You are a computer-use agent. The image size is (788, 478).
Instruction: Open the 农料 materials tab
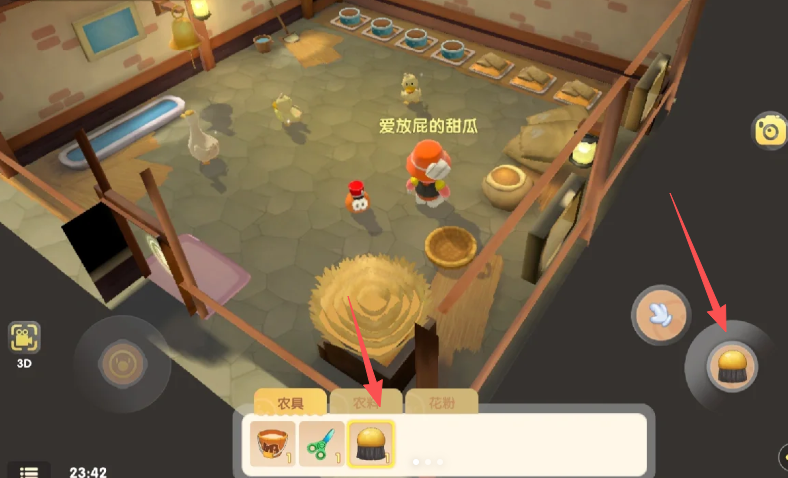click(x=367, y=403)
